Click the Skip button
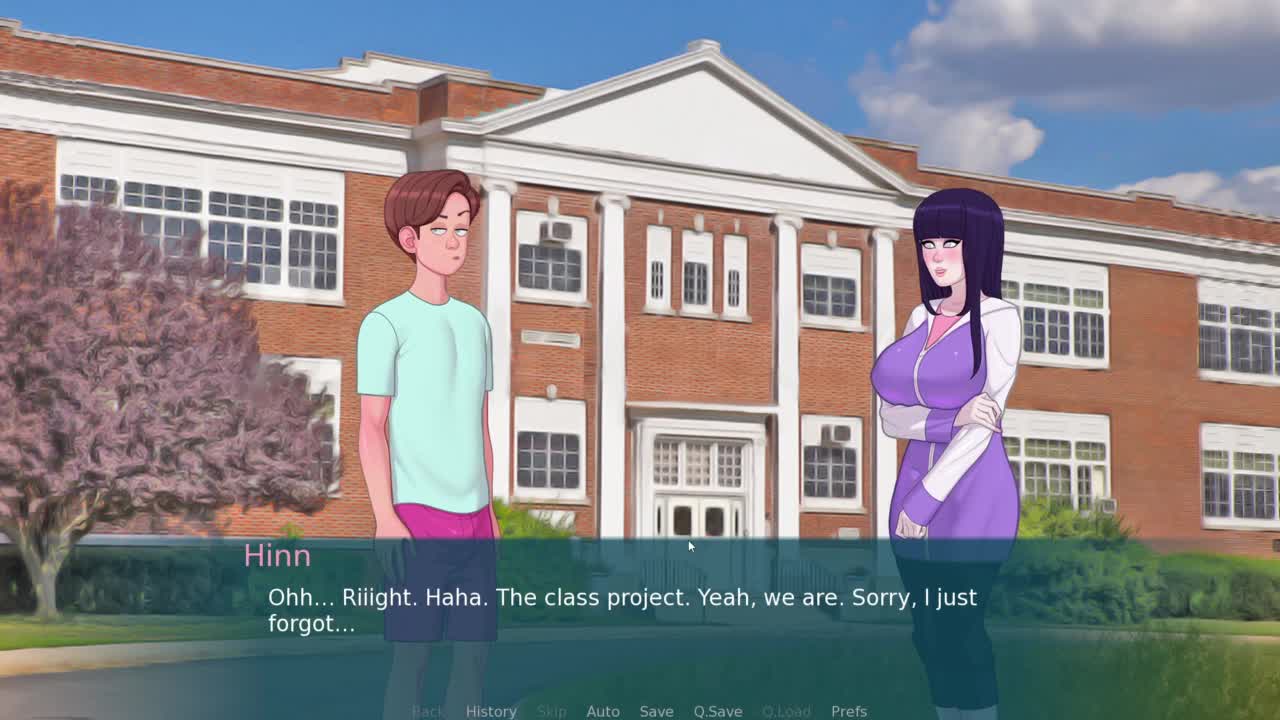The height and width of the screenshot is (720, 1280). [551, 711]
